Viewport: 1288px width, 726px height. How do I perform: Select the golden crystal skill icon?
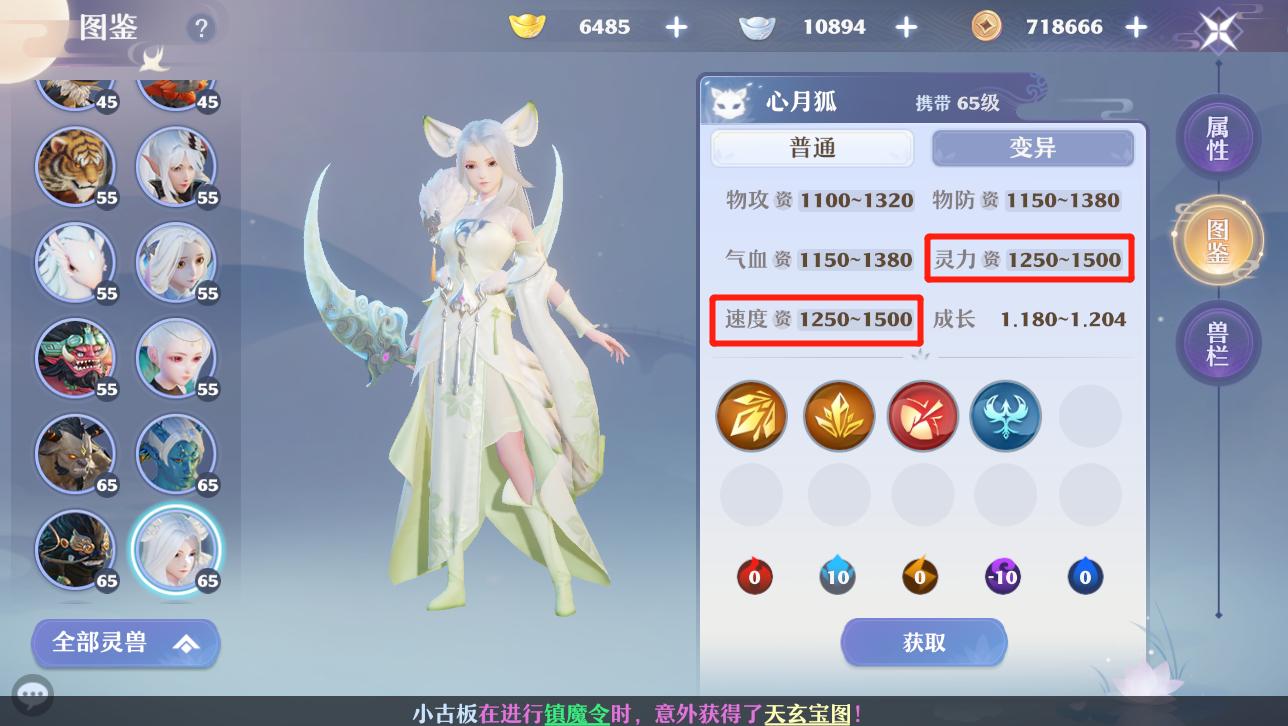838,415
